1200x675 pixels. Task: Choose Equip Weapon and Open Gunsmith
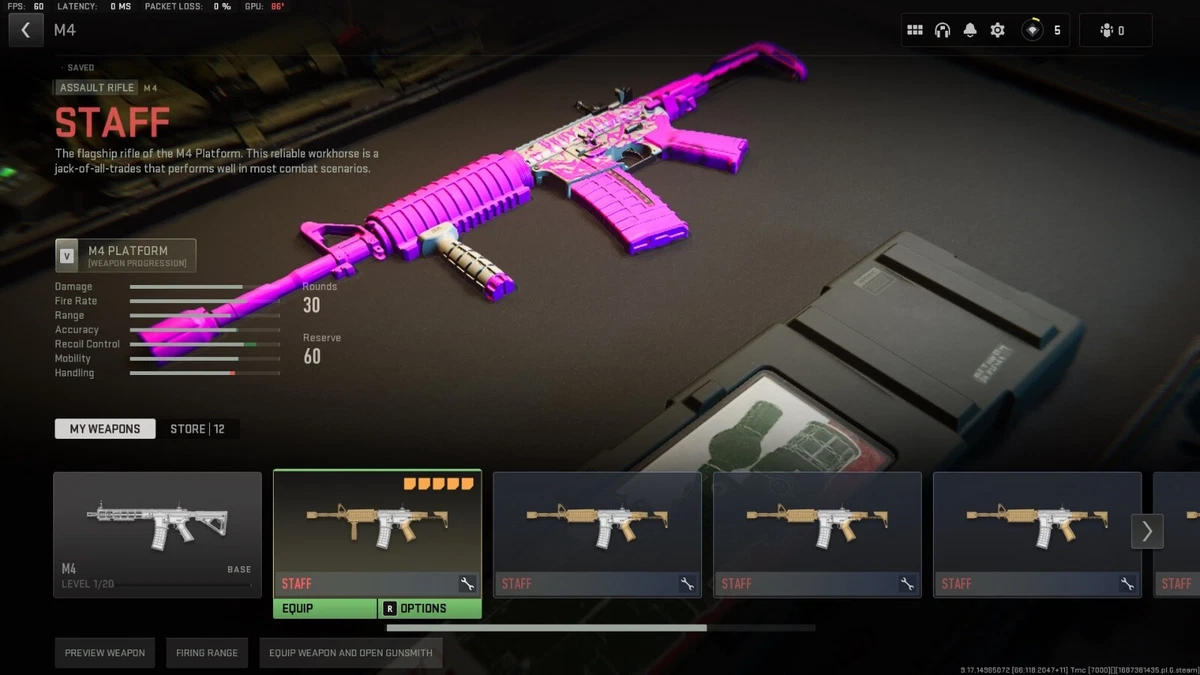351,653
